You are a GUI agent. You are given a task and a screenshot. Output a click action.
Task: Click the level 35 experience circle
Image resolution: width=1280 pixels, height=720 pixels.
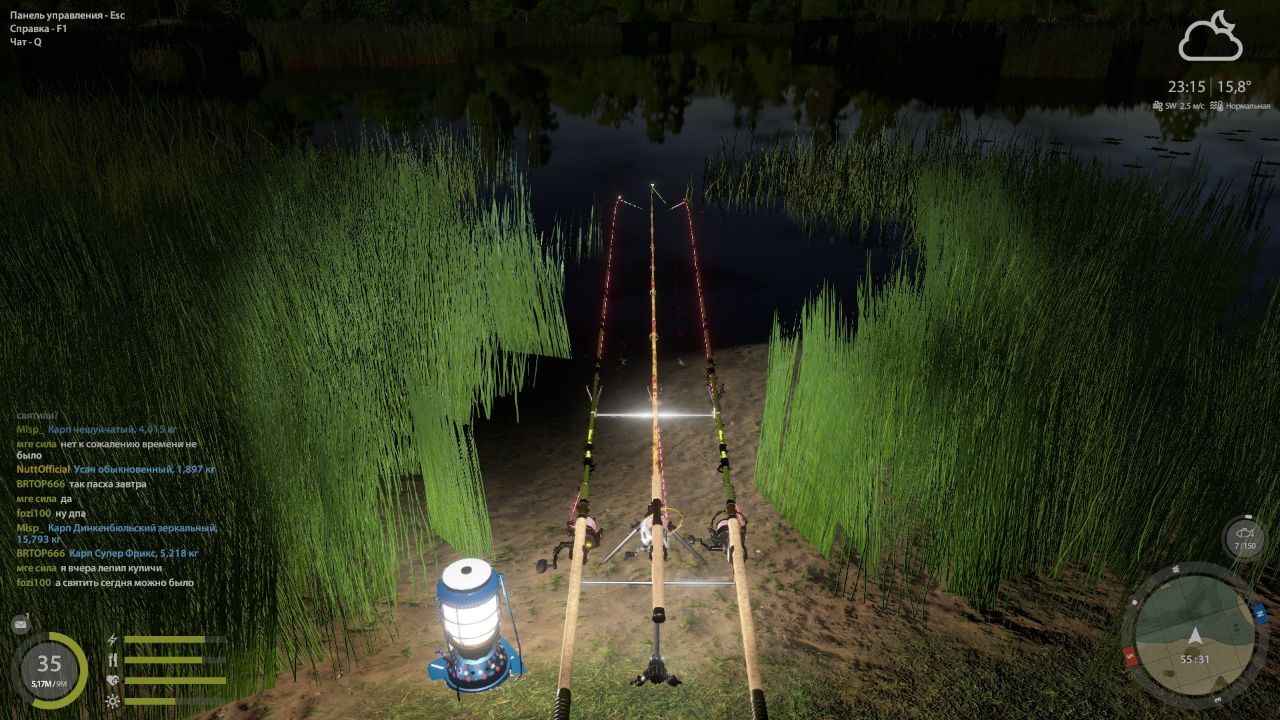(49, 669)
